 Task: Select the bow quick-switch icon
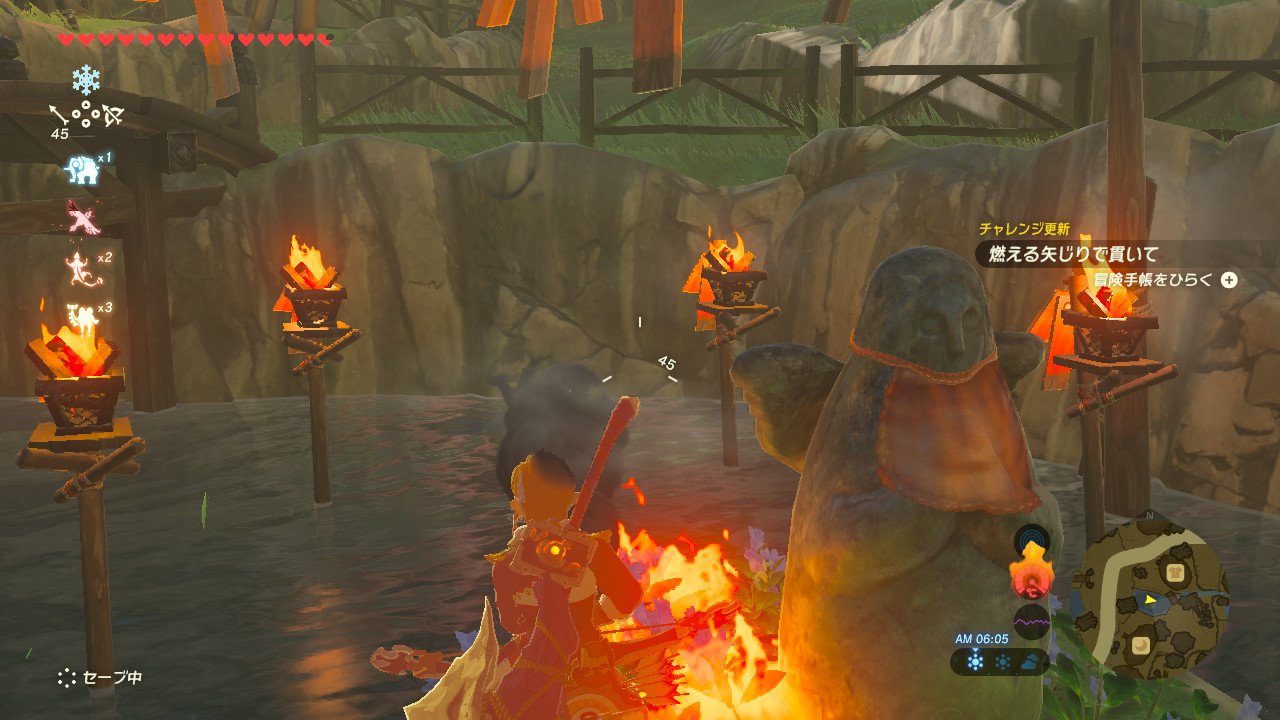pos(111,116)
